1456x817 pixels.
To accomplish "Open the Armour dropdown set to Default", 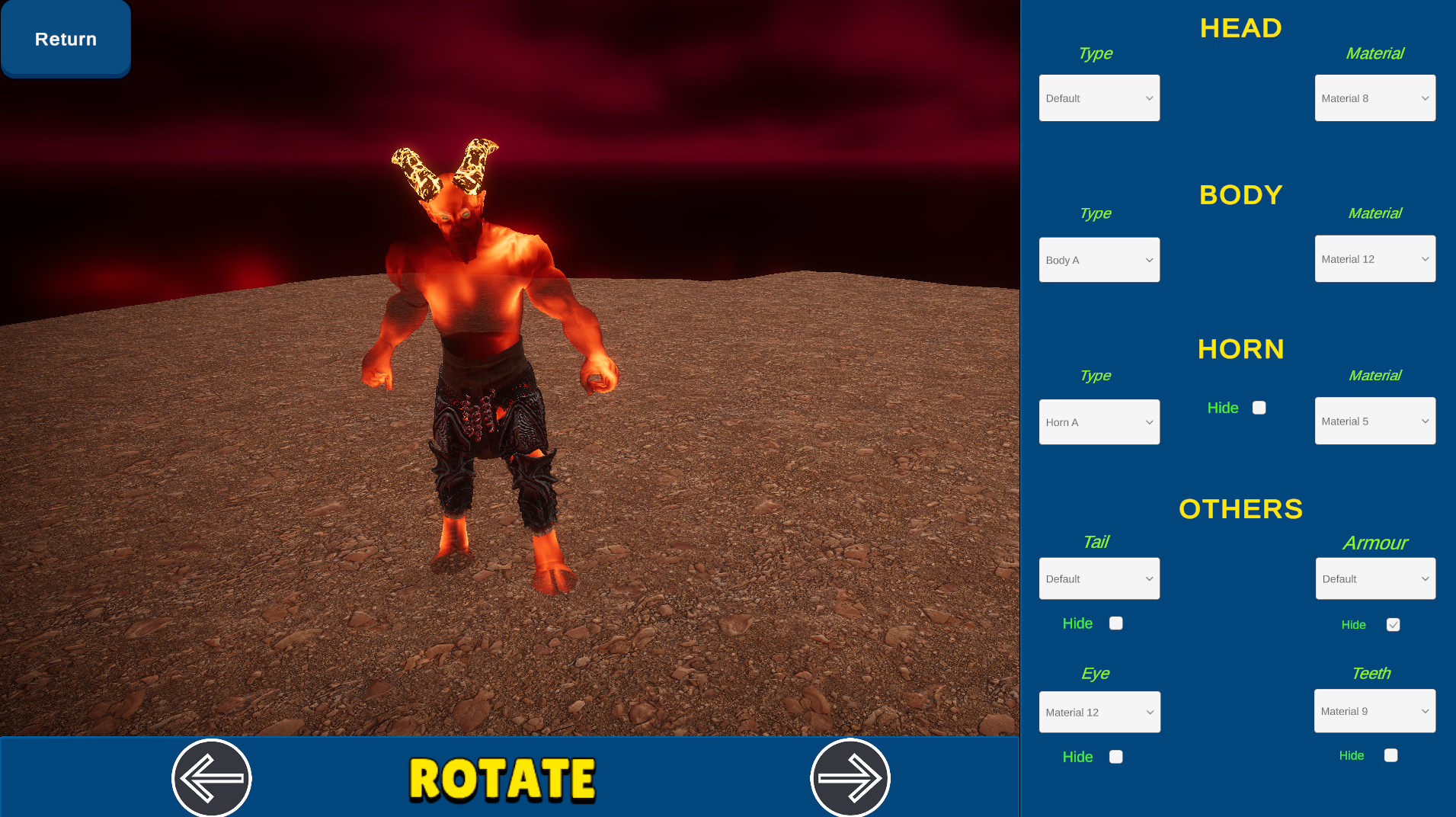I will [x=1374, y=578].
